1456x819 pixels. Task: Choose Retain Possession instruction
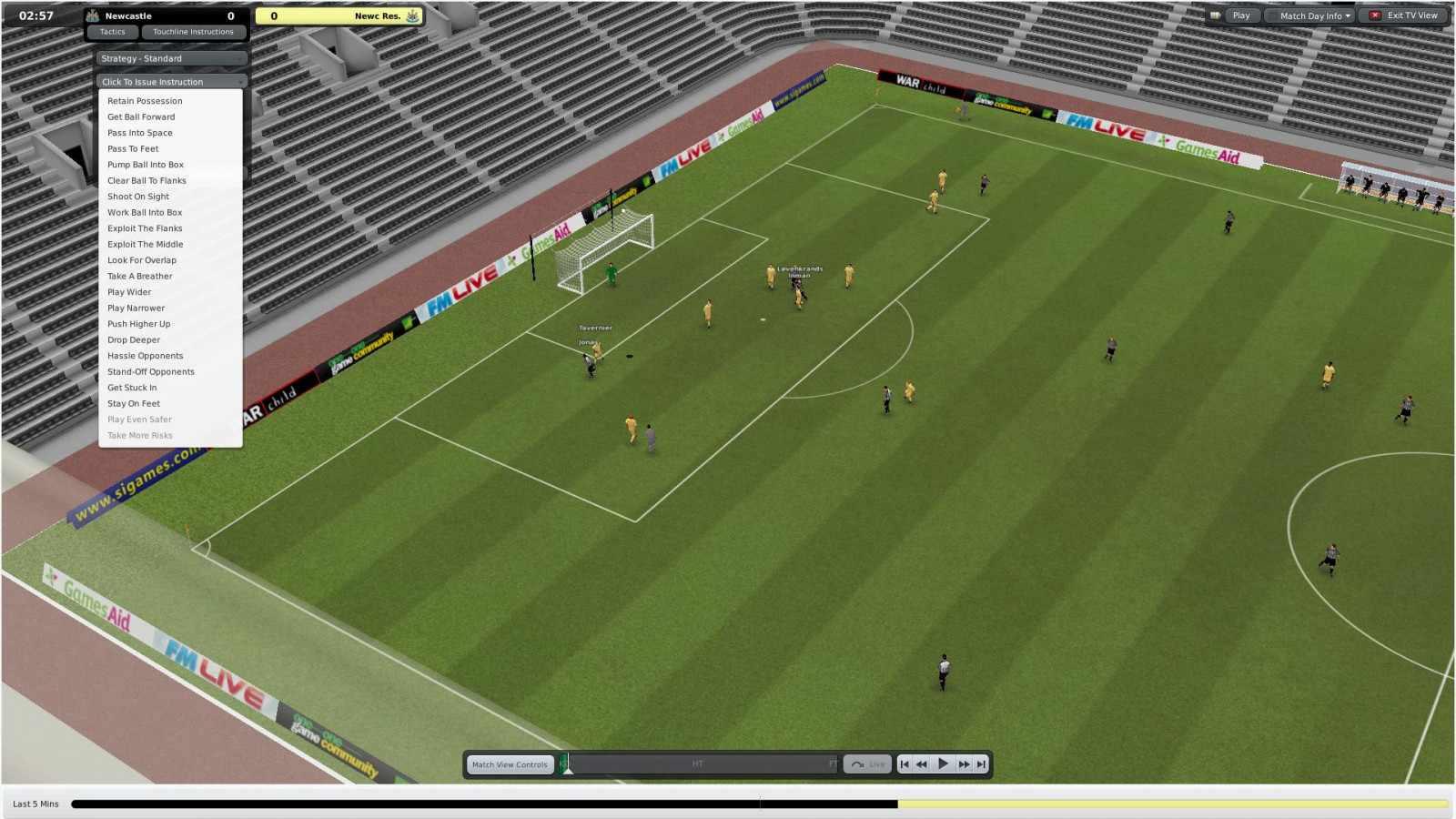pos(145,101)
